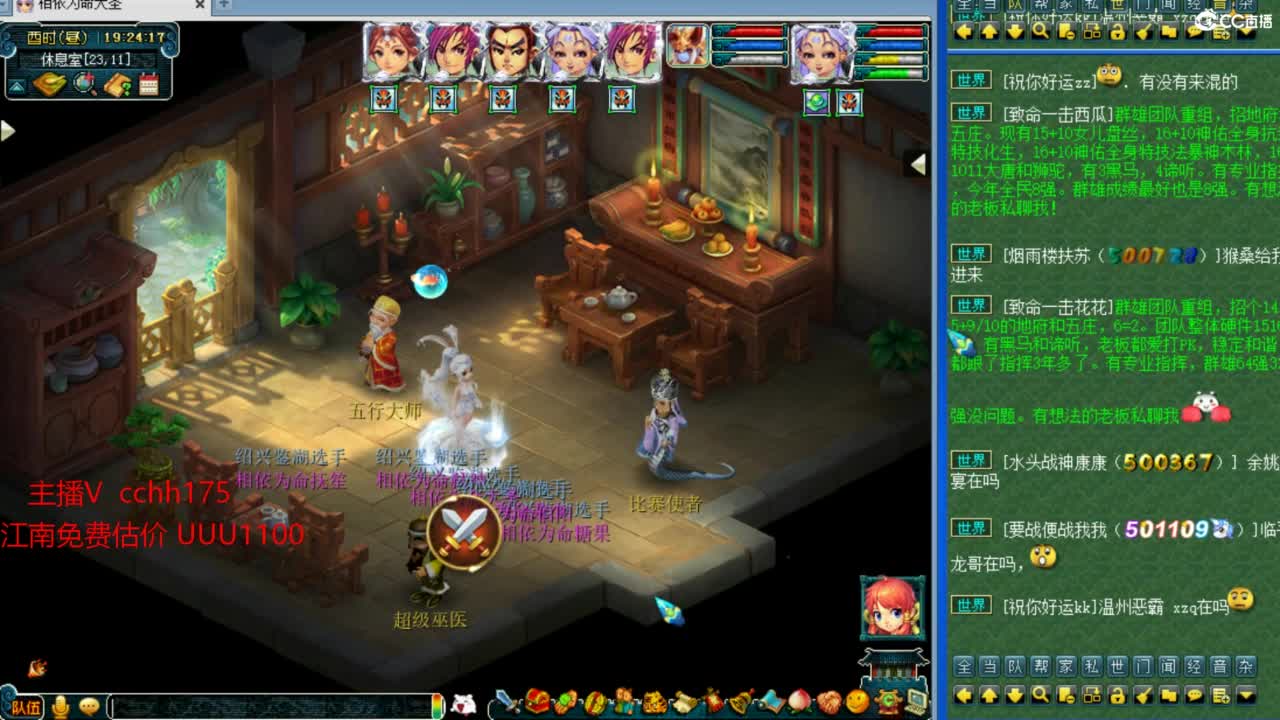Image resolution: width=1280 pixels, height=720 pixels.
Task: Open the calendar icon in the top-left panel
Action: 150,85
